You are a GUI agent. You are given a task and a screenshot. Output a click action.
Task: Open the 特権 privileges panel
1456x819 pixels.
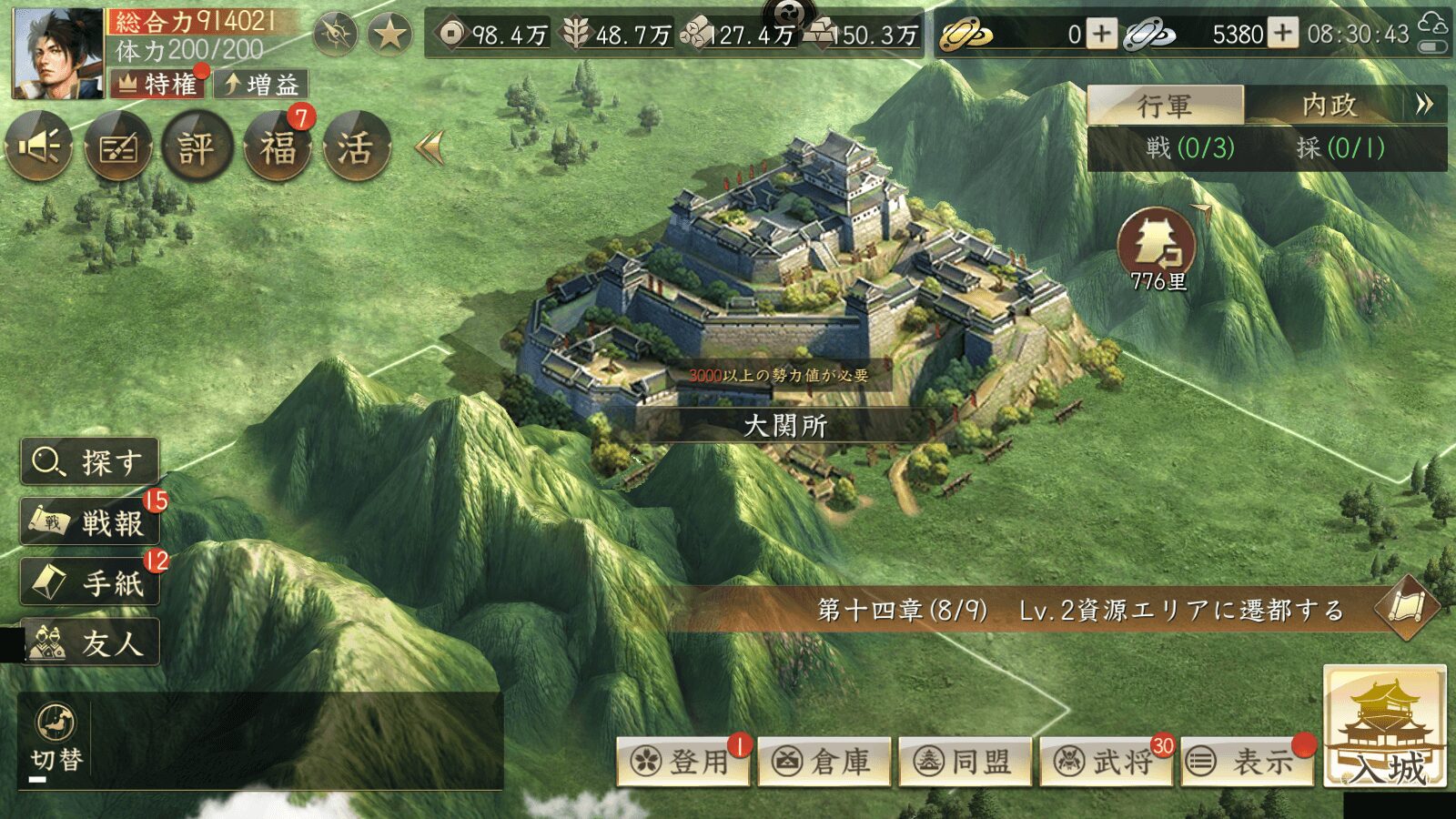coord(159,85)
